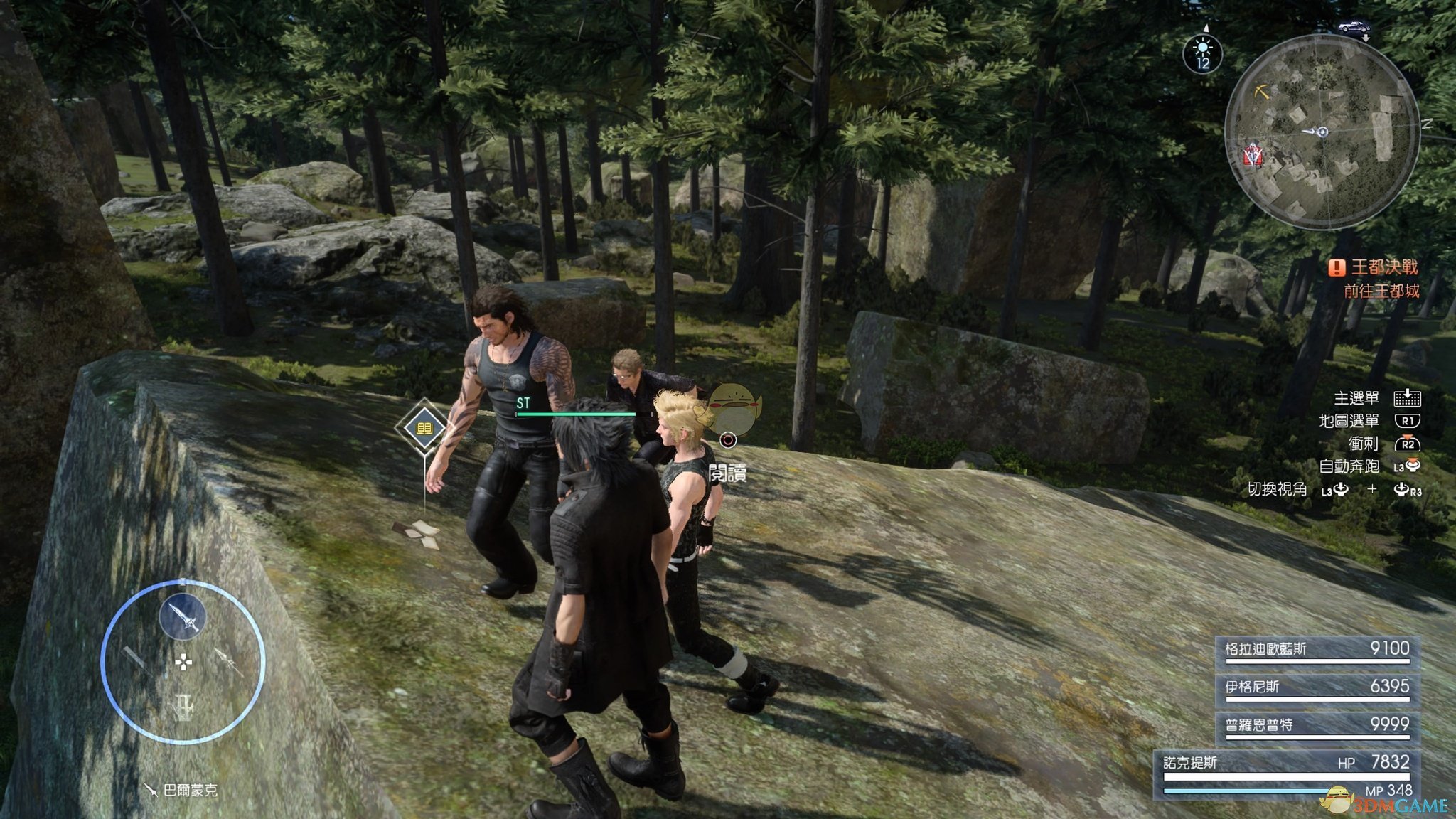This screenshot has height=819, width=1456.
Task: Open the 主選單 main menu entry
Action: point(1356,399)
